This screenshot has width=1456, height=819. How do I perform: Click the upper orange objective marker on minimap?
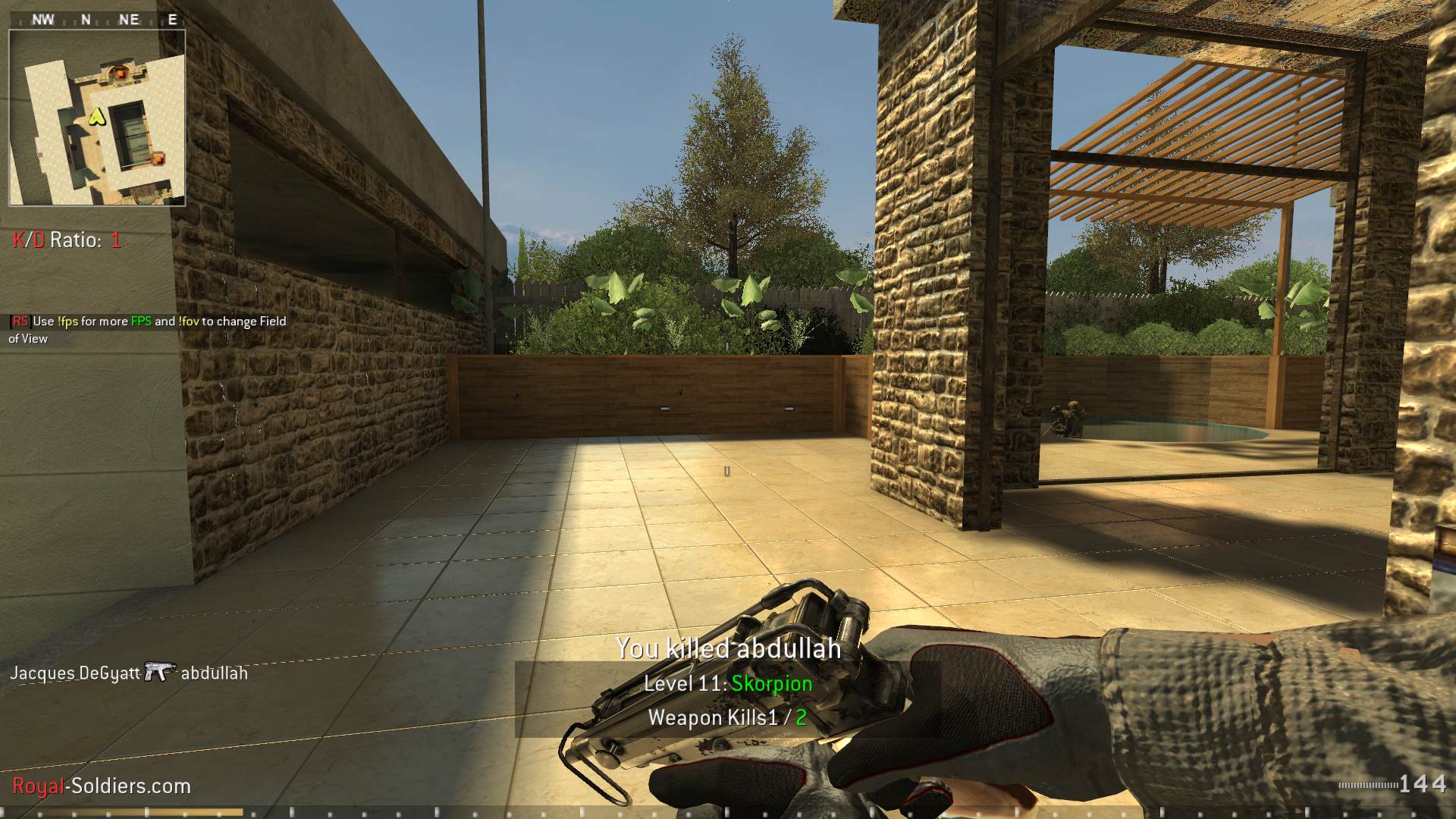[x=119, y=74]
